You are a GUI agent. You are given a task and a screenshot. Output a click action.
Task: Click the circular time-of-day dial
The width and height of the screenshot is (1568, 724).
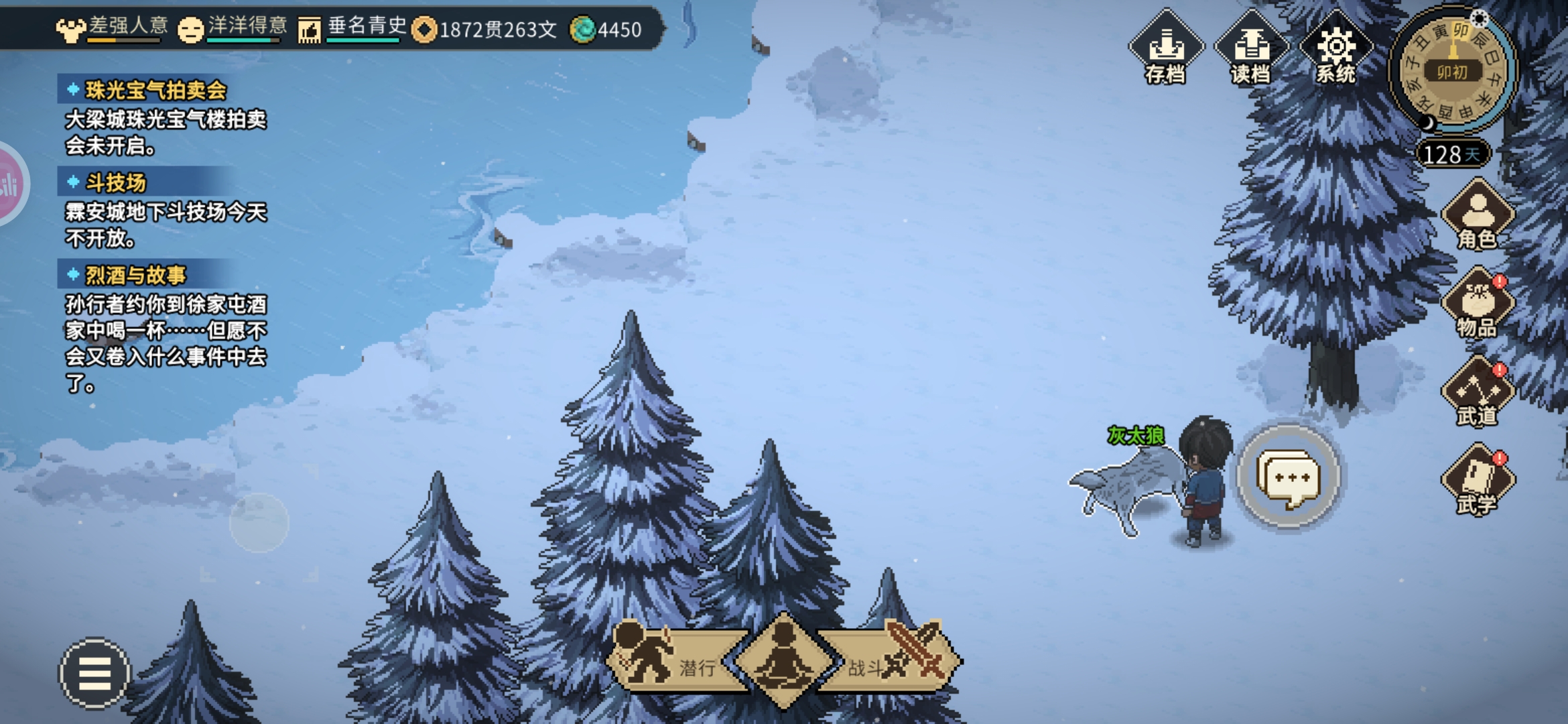click(1451, 70)
